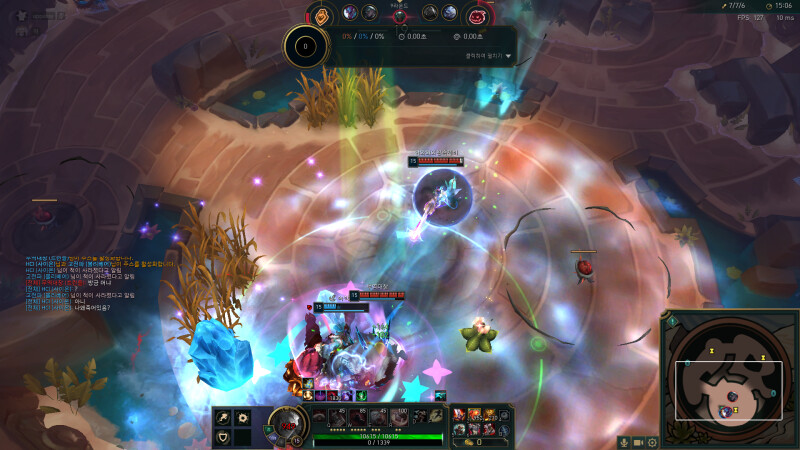Click the champion portrait in the HUD

point(287,425)
